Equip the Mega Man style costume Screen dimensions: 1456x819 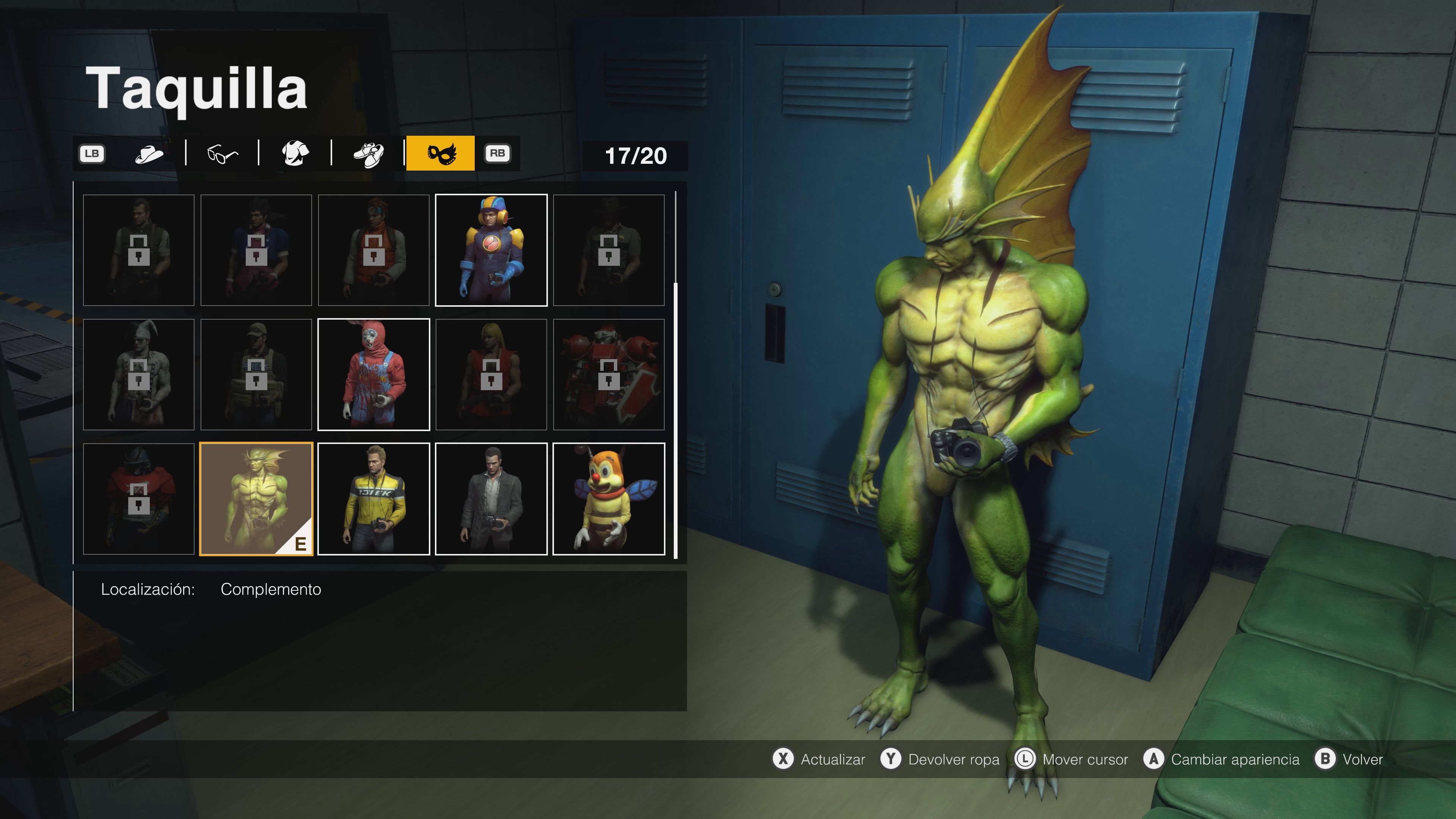(x=491, y=250)
